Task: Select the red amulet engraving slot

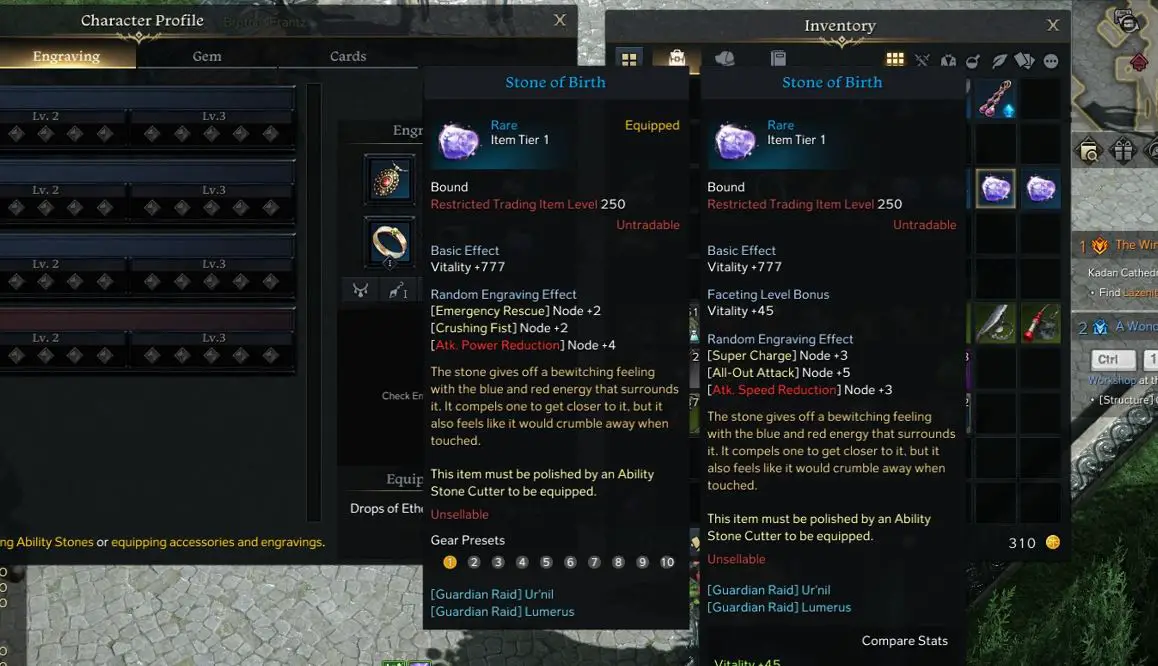Action: 389,180
